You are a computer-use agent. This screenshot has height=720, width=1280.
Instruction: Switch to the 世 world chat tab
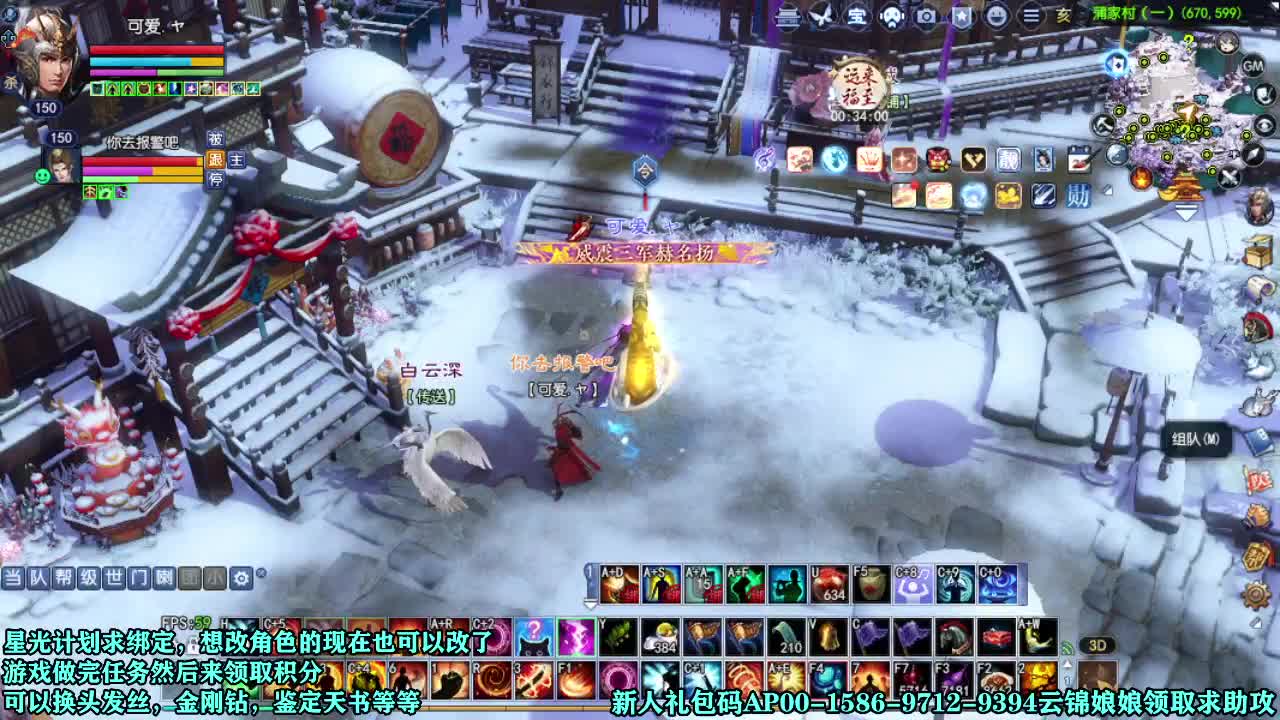[x=114, y=577]
